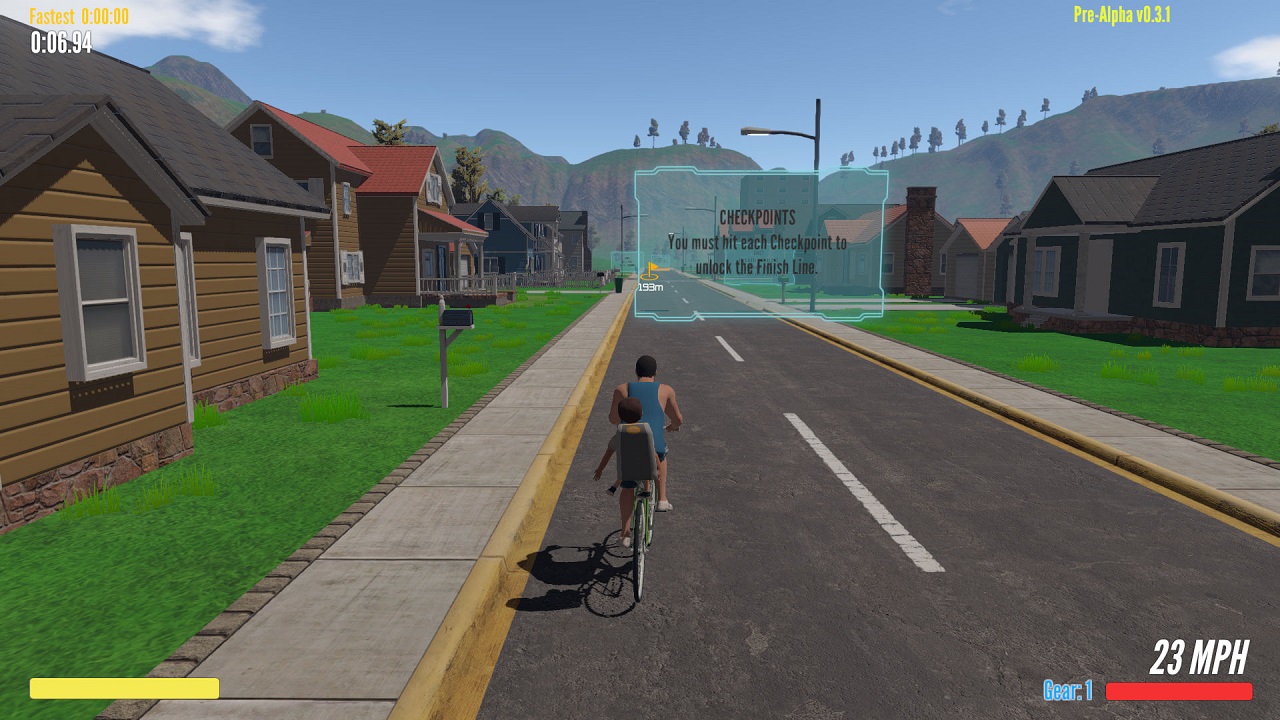Screen dimensions: 1280x720
Task: Click the yellow checkpoint flag marker
Action: pos(650,270)
